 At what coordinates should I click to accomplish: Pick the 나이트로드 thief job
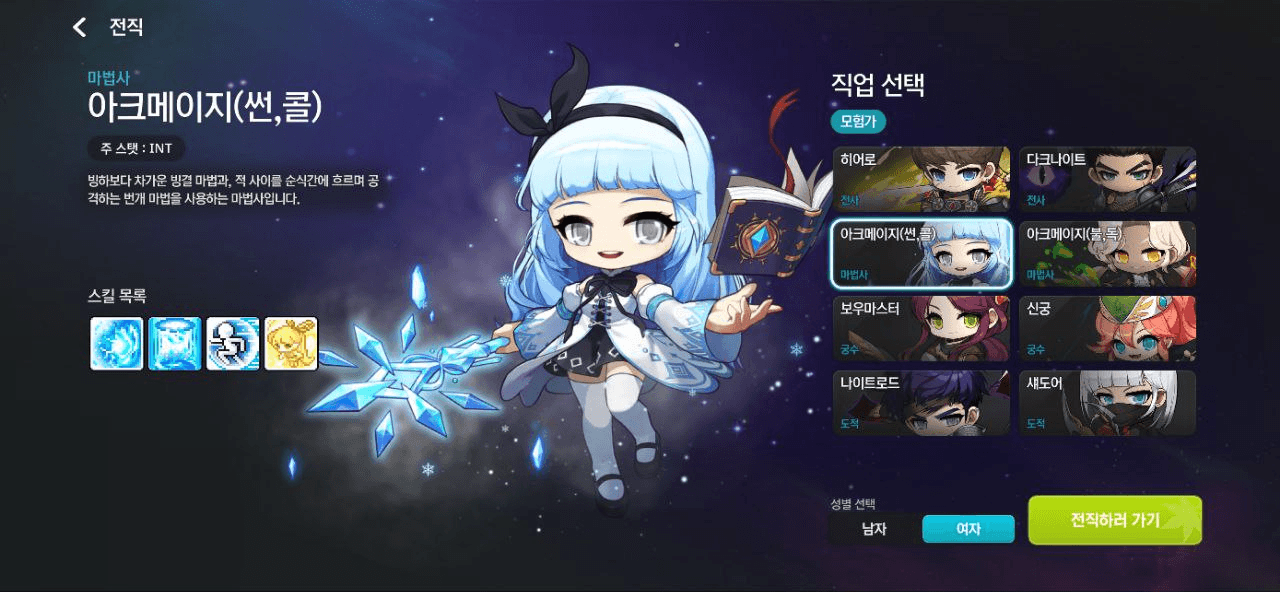click(x=921, y=402)
